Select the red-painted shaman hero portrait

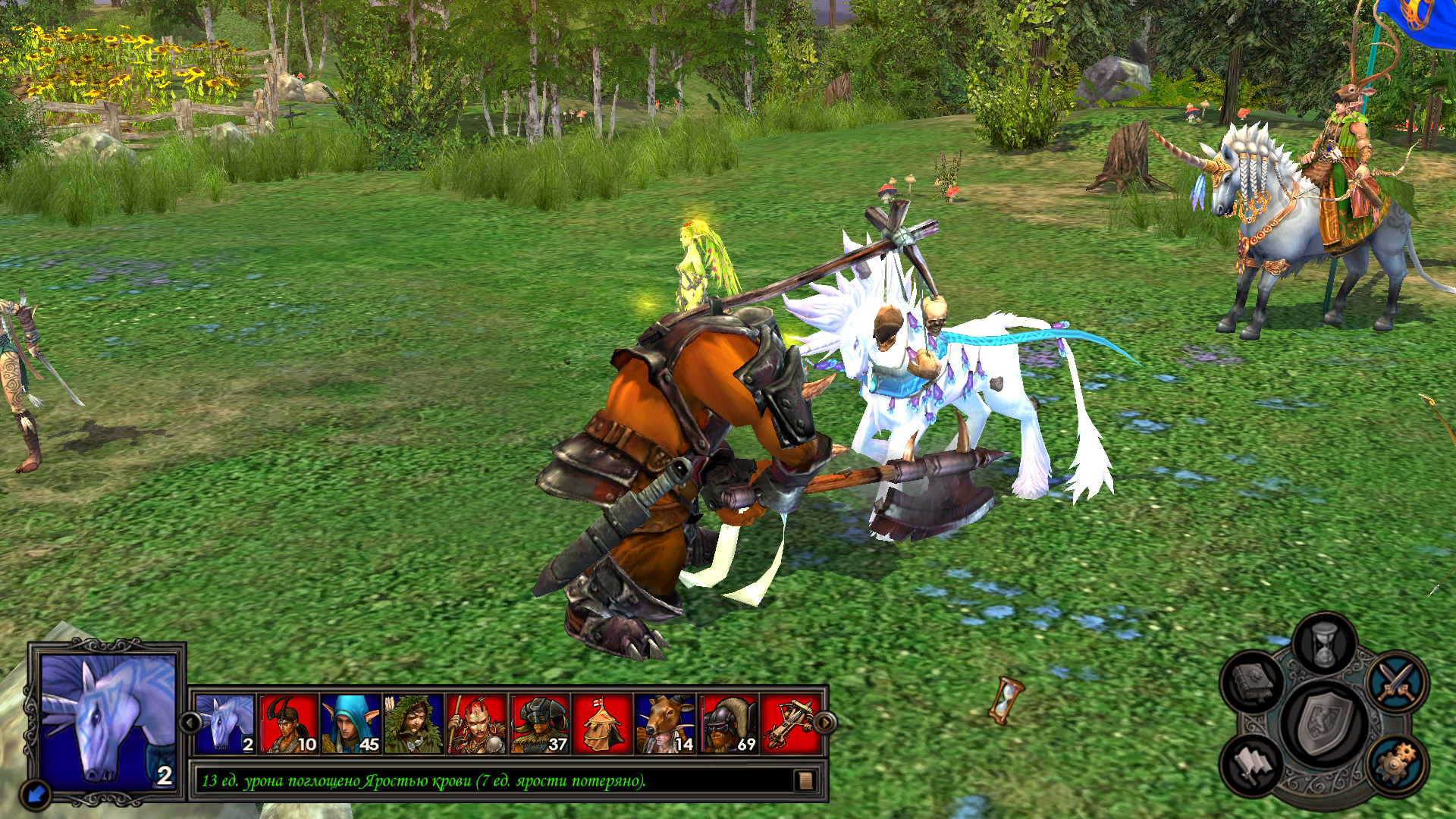coord(476,724)
